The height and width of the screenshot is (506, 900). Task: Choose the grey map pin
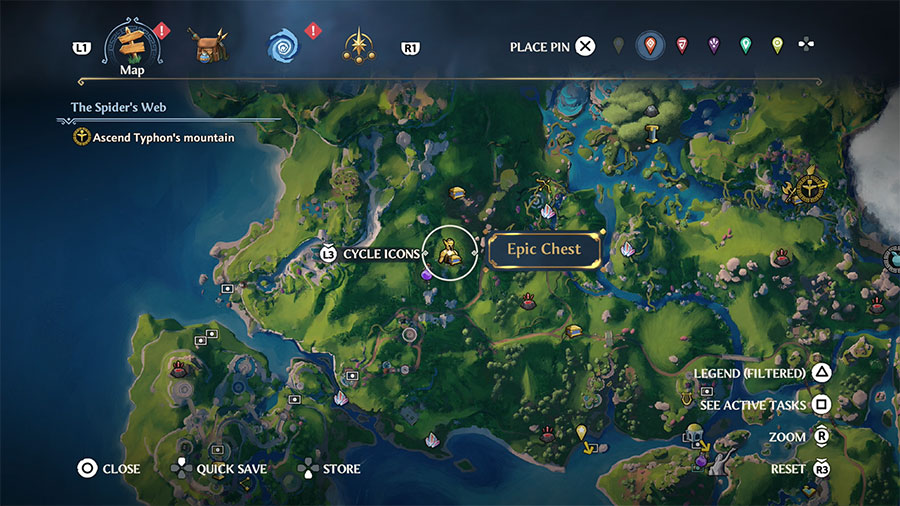618,46
